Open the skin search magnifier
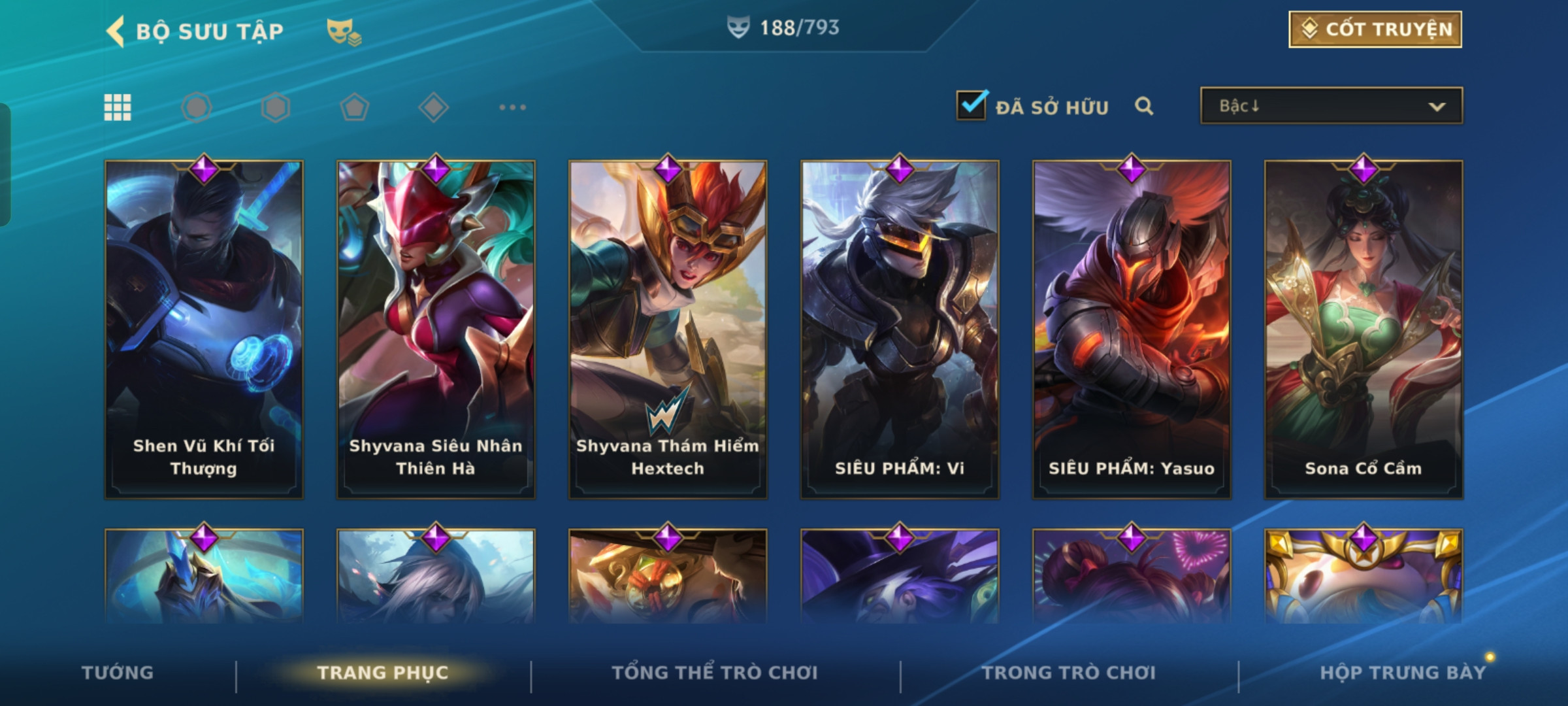The width and height of the screenshot is (1568, 706). (x=1143, y=106)
